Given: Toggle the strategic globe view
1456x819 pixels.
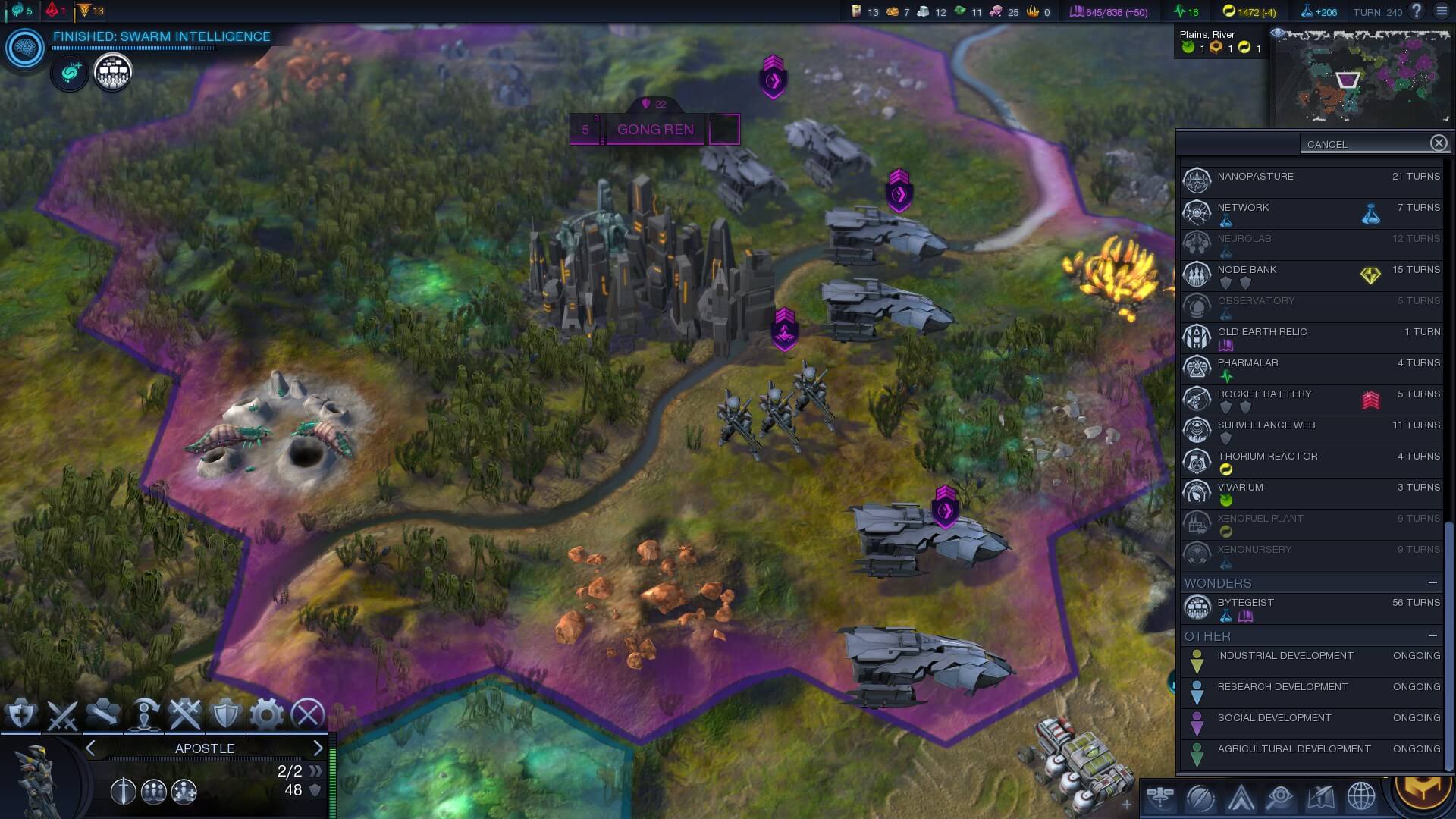Looking at the screenshot, I should click(x=1360, y=797).
